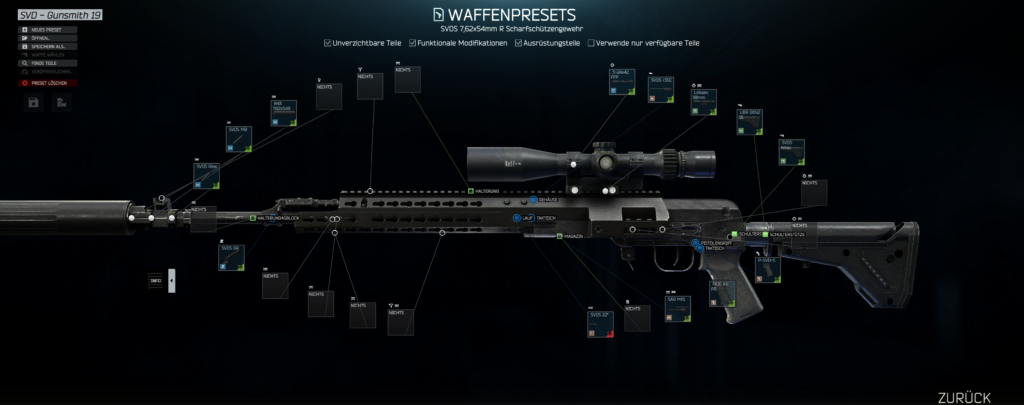Open the Lobaev 30mm mount slot
Image resolution: width=1024 pixels, height=405 pixels.
703,103
